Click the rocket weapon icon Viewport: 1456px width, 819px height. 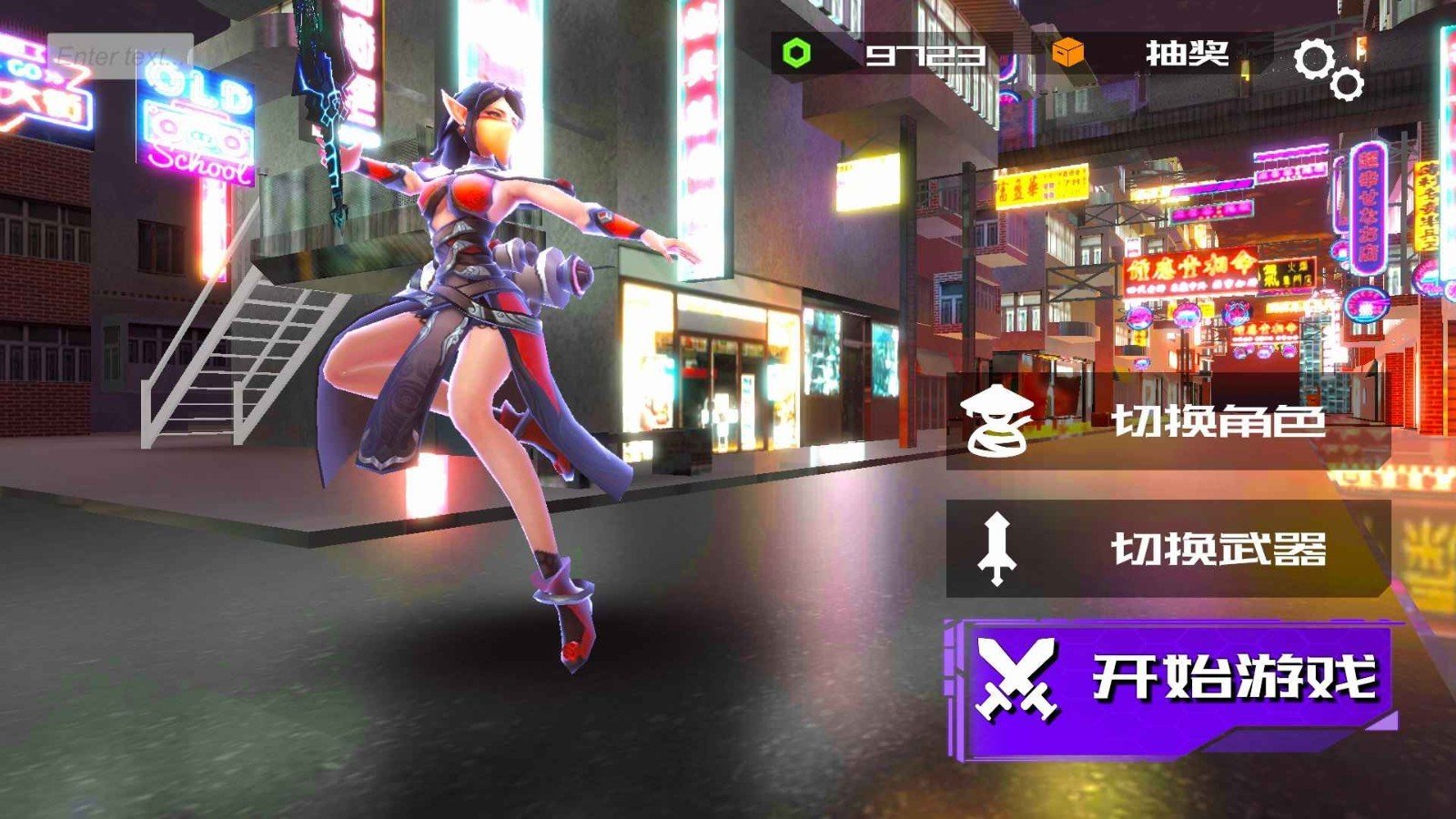pyautogui.click(x=996, y=547)
